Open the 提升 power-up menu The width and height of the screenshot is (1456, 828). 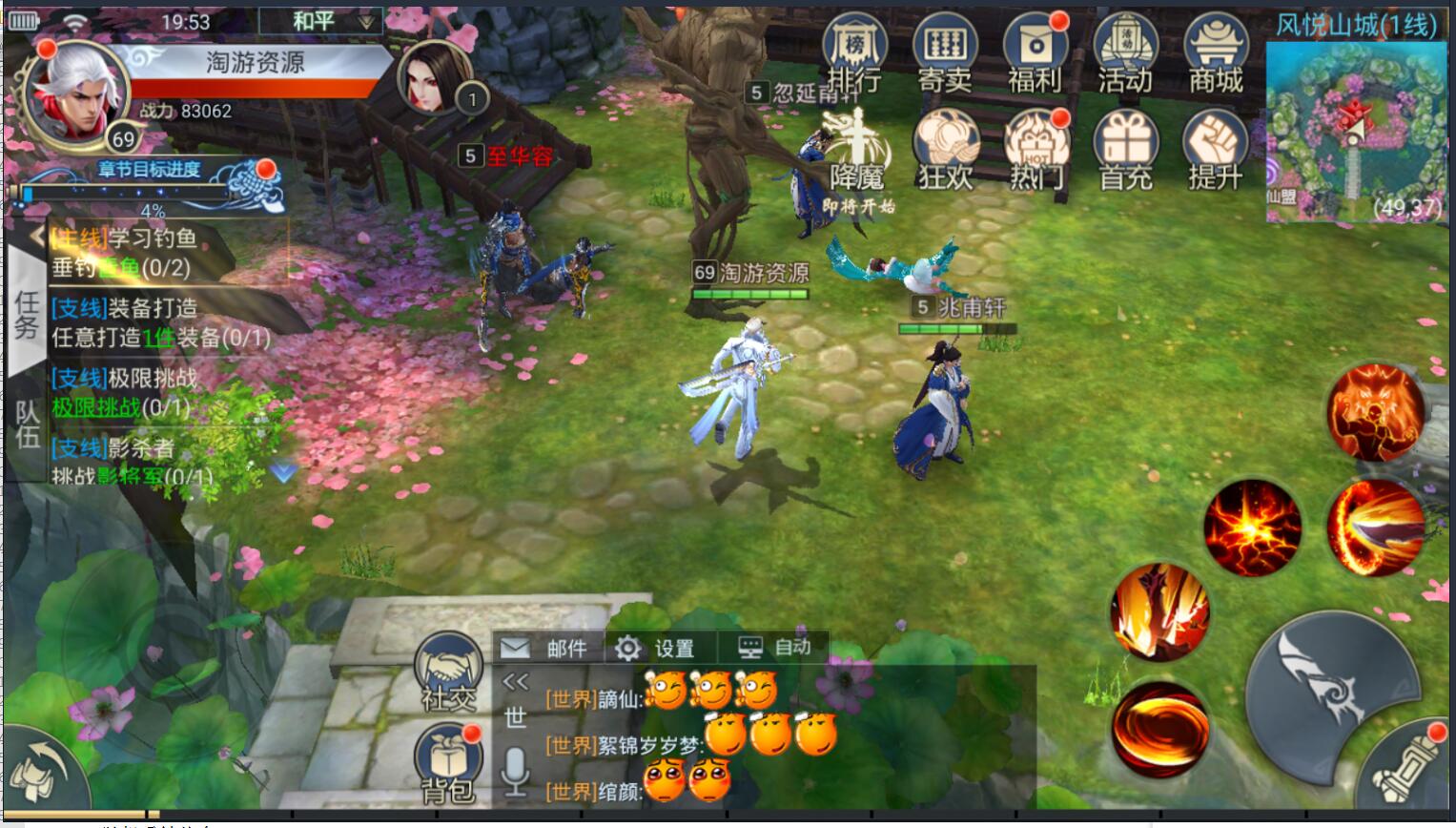[1216, 150]
